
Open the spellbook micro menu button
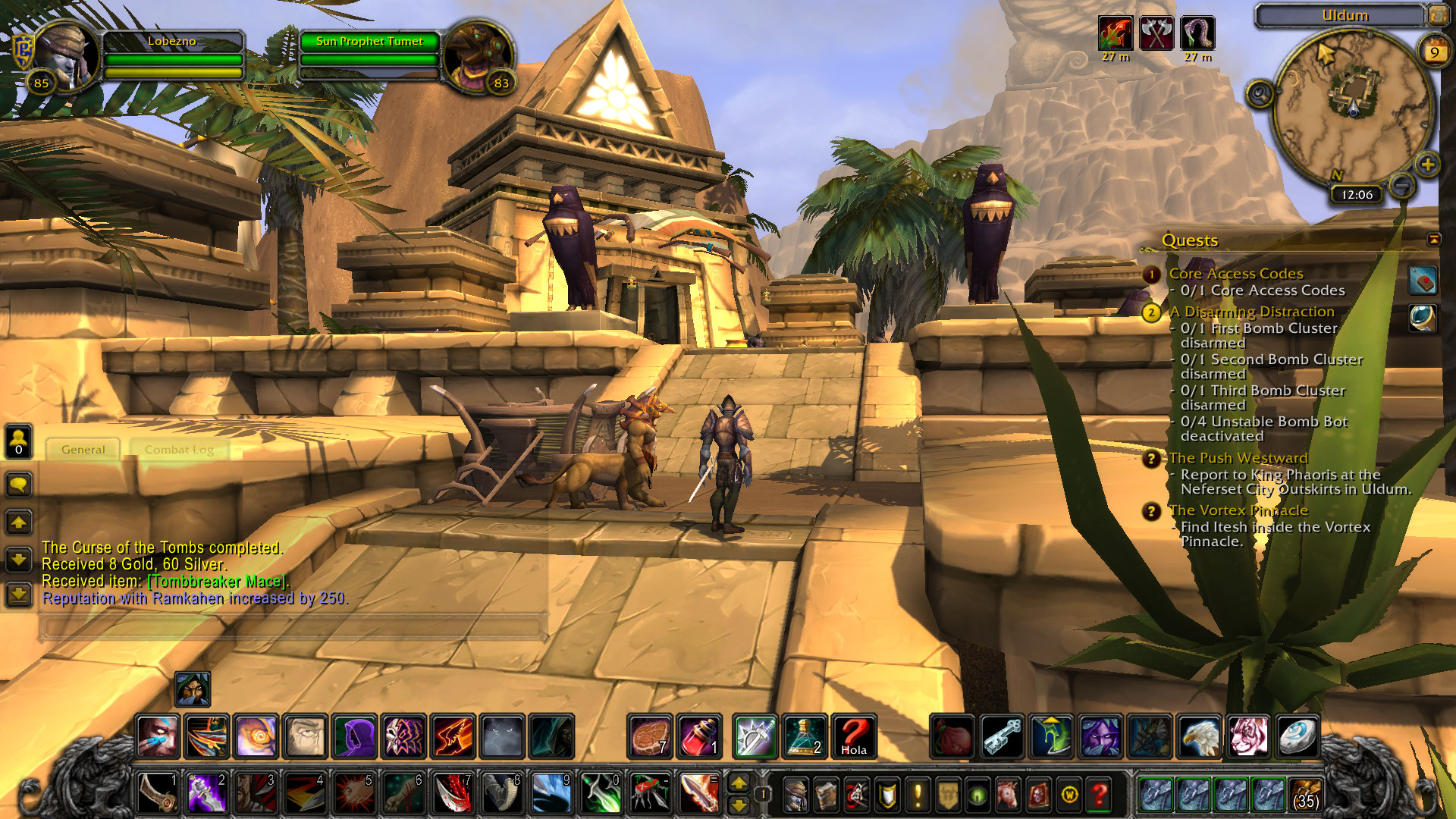pos(826,795)
